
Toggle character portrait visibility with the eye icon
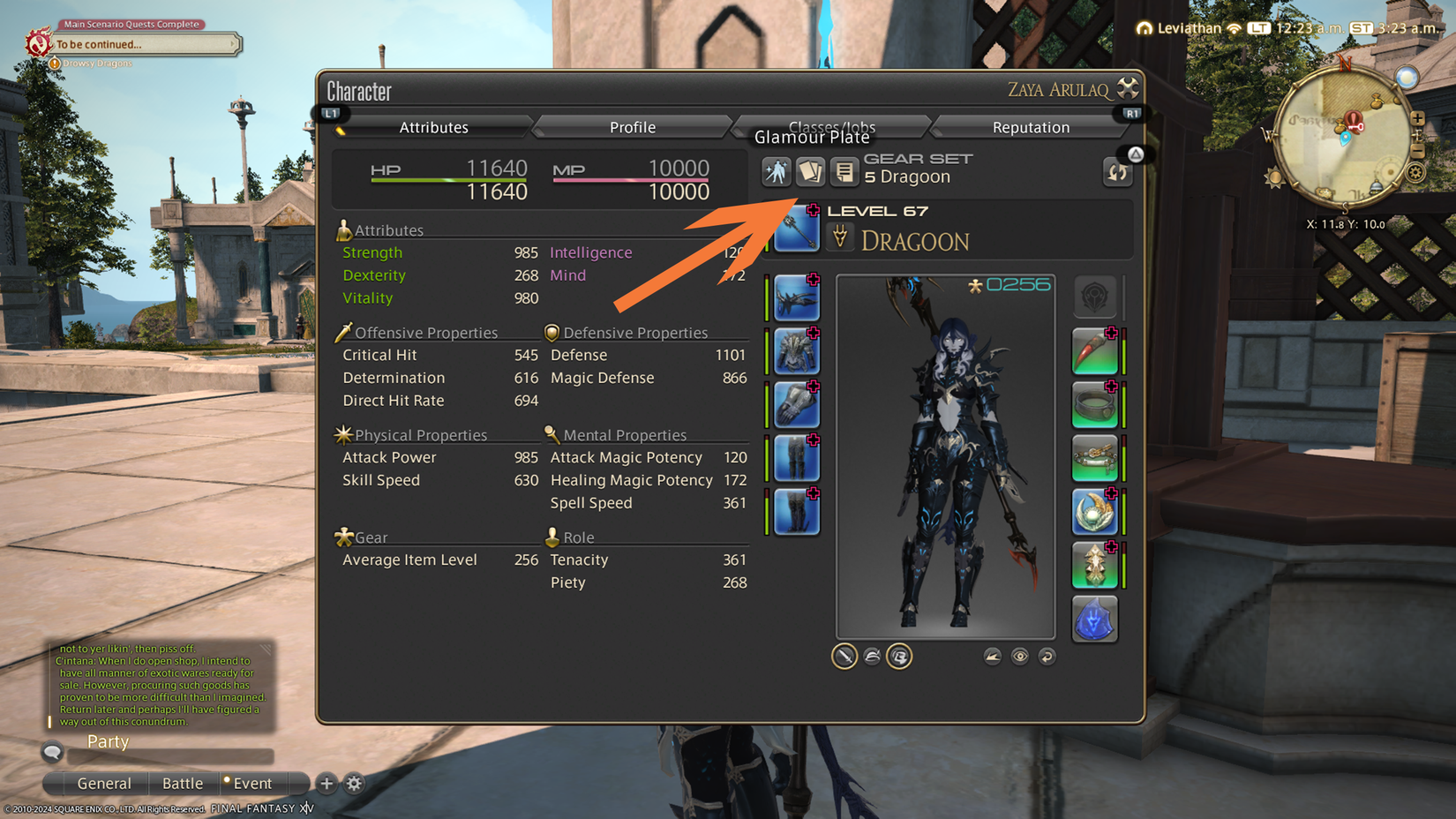point(1020,656)
